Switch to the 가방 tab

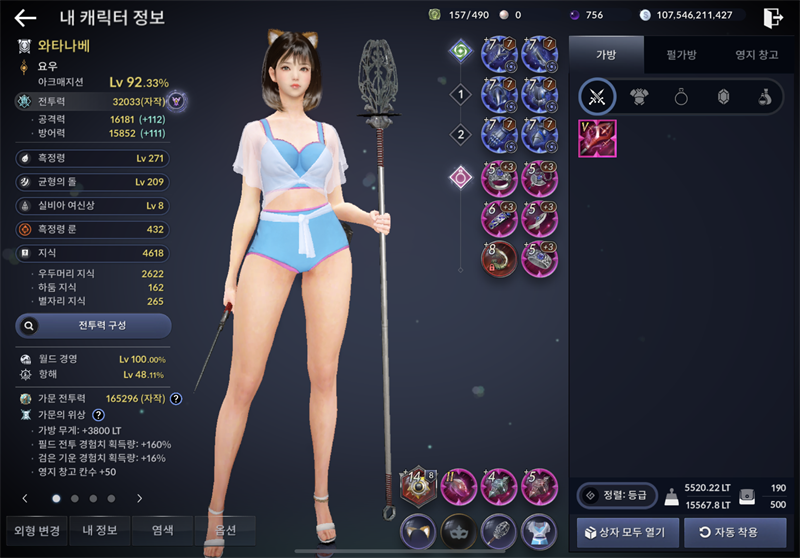(x=606, y=54)
